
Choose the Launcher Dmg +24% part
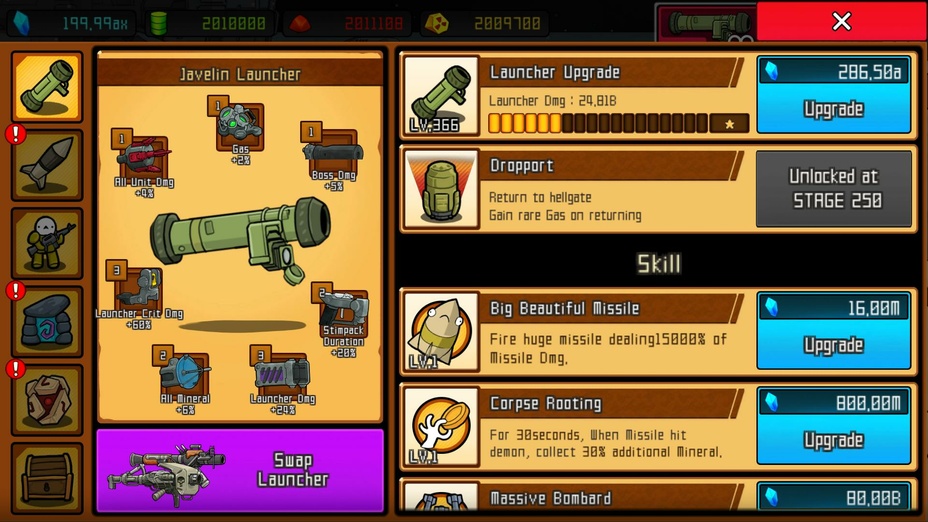[x=280, y=374]
